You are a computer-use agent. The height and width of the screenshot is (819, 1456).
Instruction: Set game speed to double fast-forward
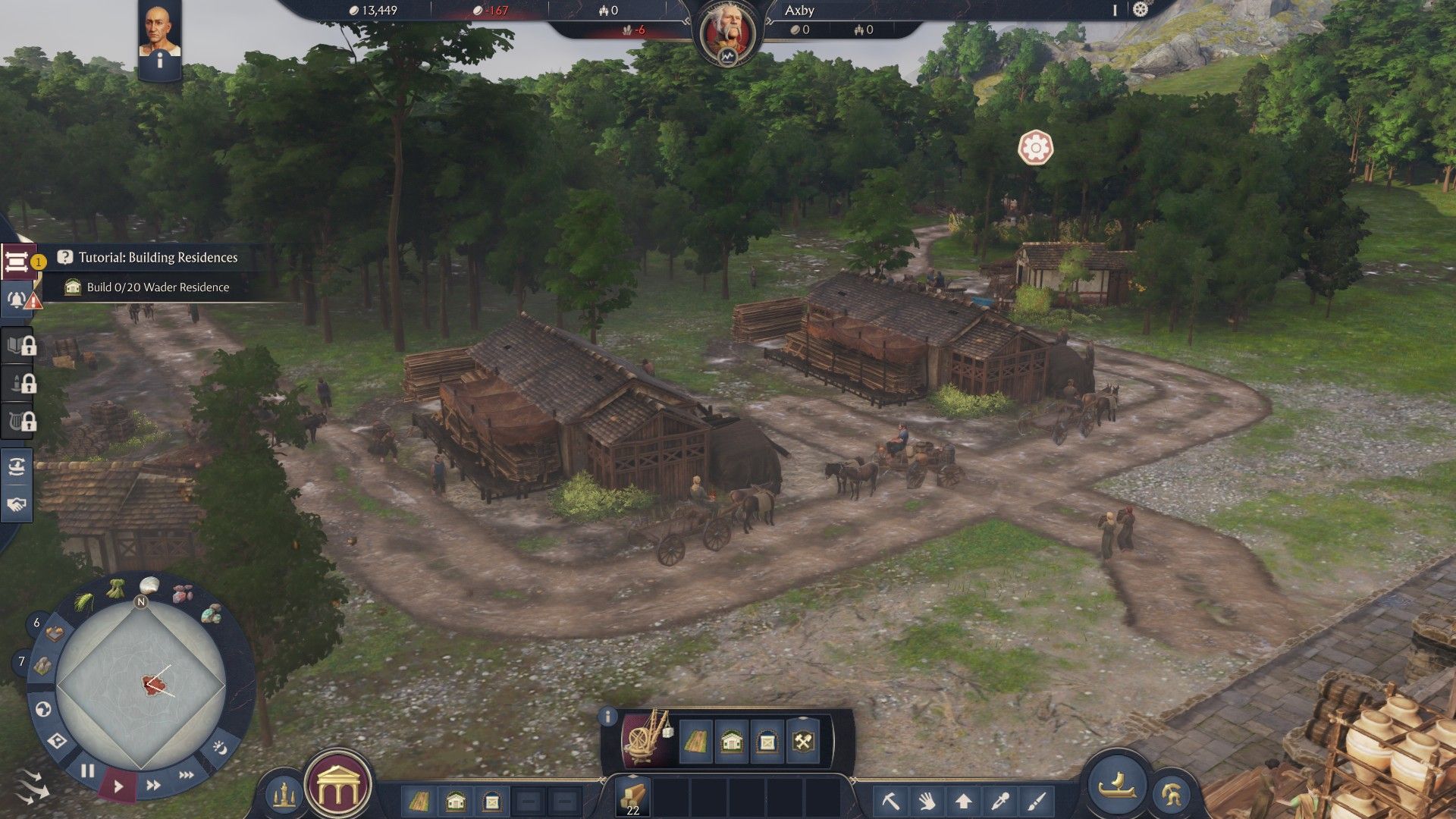coord(153,785)
